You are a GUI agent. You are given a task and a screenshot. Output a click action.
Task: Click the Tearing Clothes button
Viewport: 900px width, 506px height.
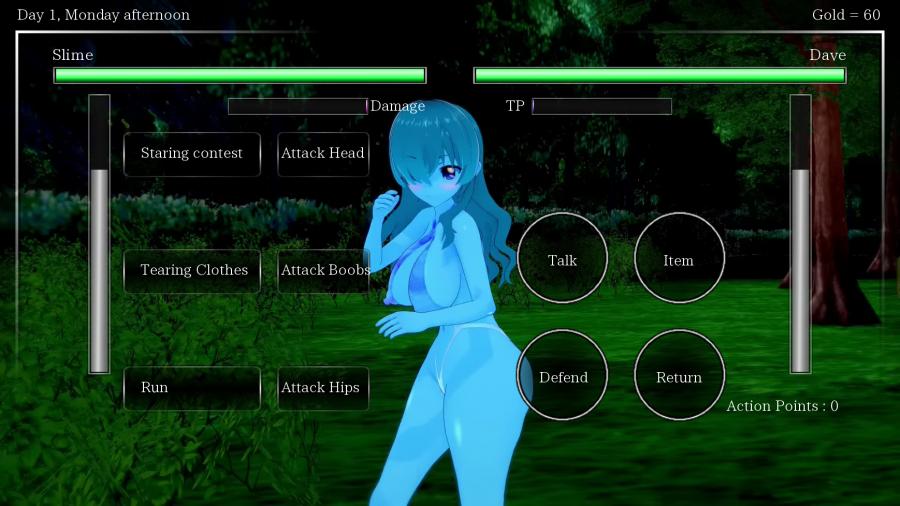pos(192,271)
